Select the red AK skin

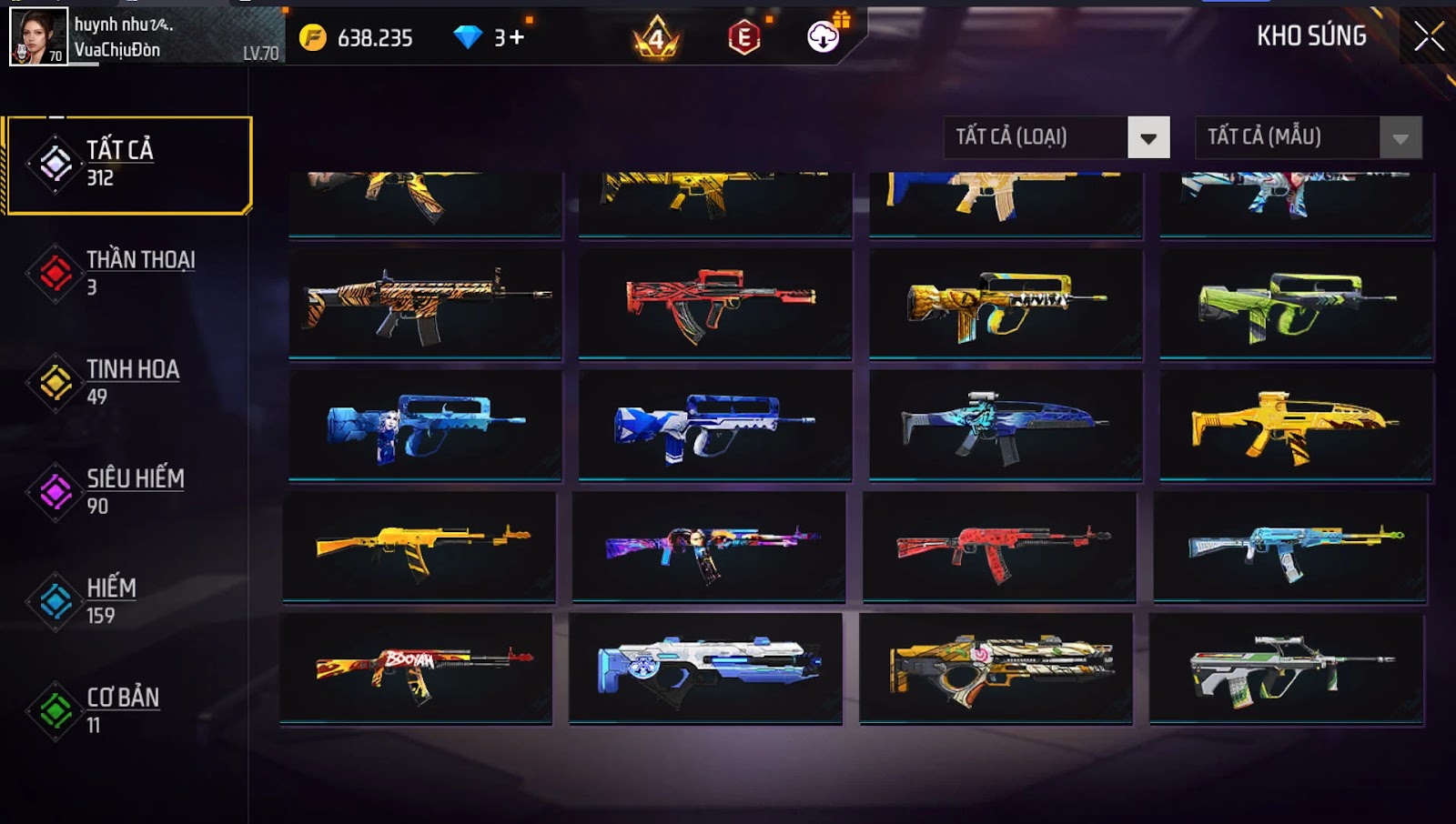tap(999, 547)
